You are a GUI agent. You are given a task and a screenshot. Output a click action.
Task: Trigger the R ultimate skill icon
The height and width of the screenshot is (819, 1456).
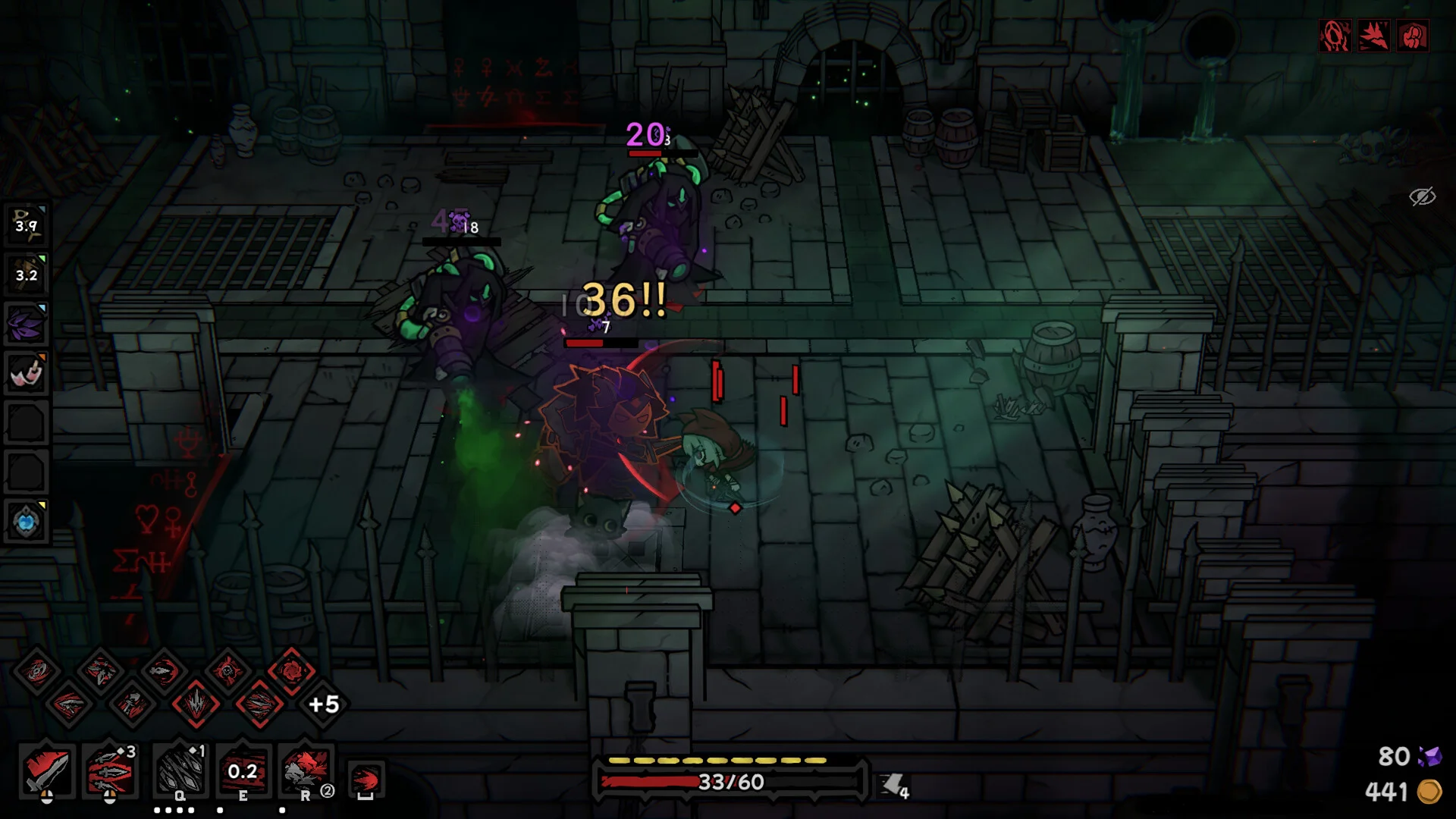306,771
